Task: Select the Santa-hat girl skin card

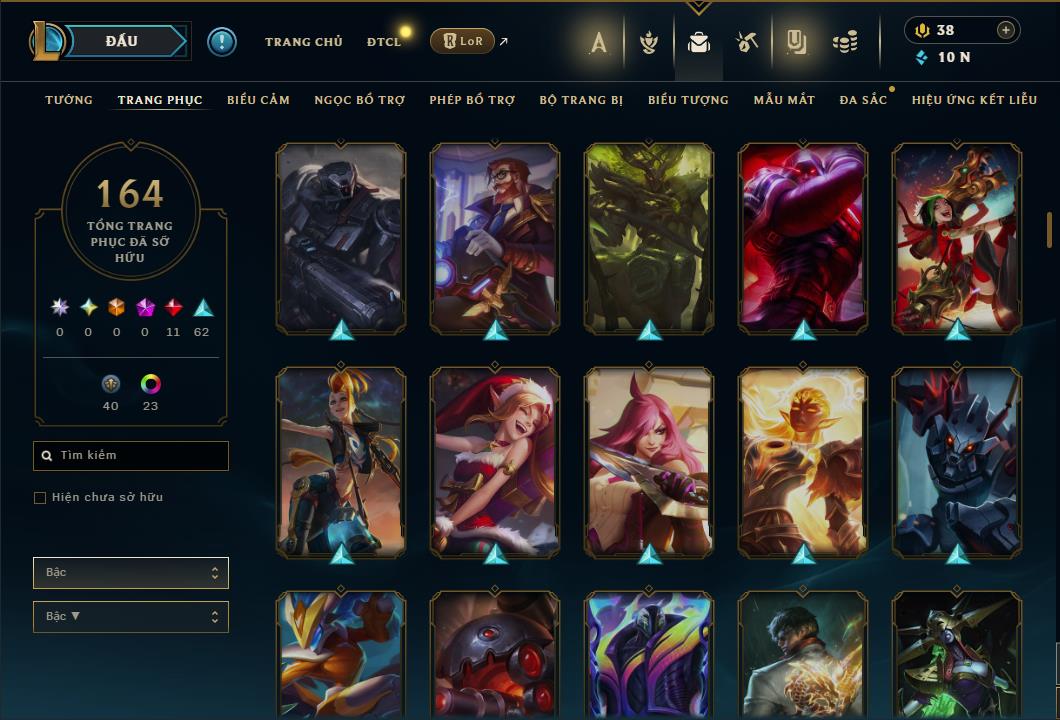Action: 495,462
